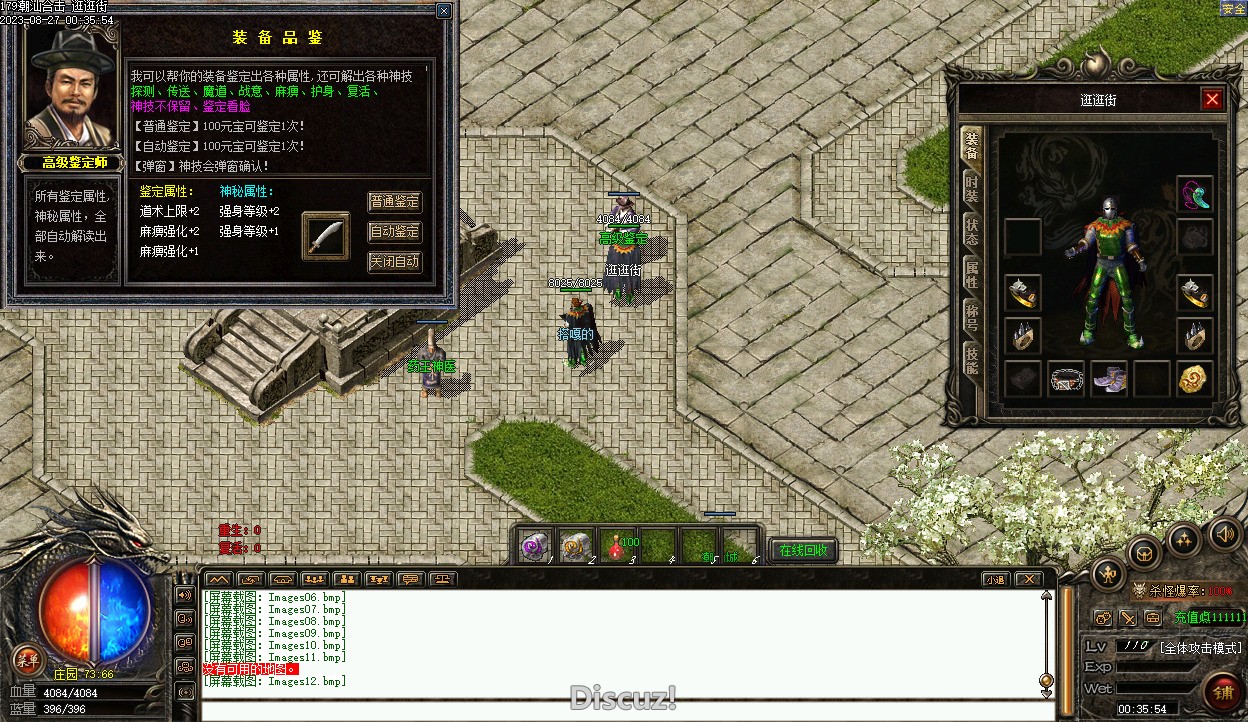
Task: Open the round 菜单 menu button
Action: (x=27, y=660)
